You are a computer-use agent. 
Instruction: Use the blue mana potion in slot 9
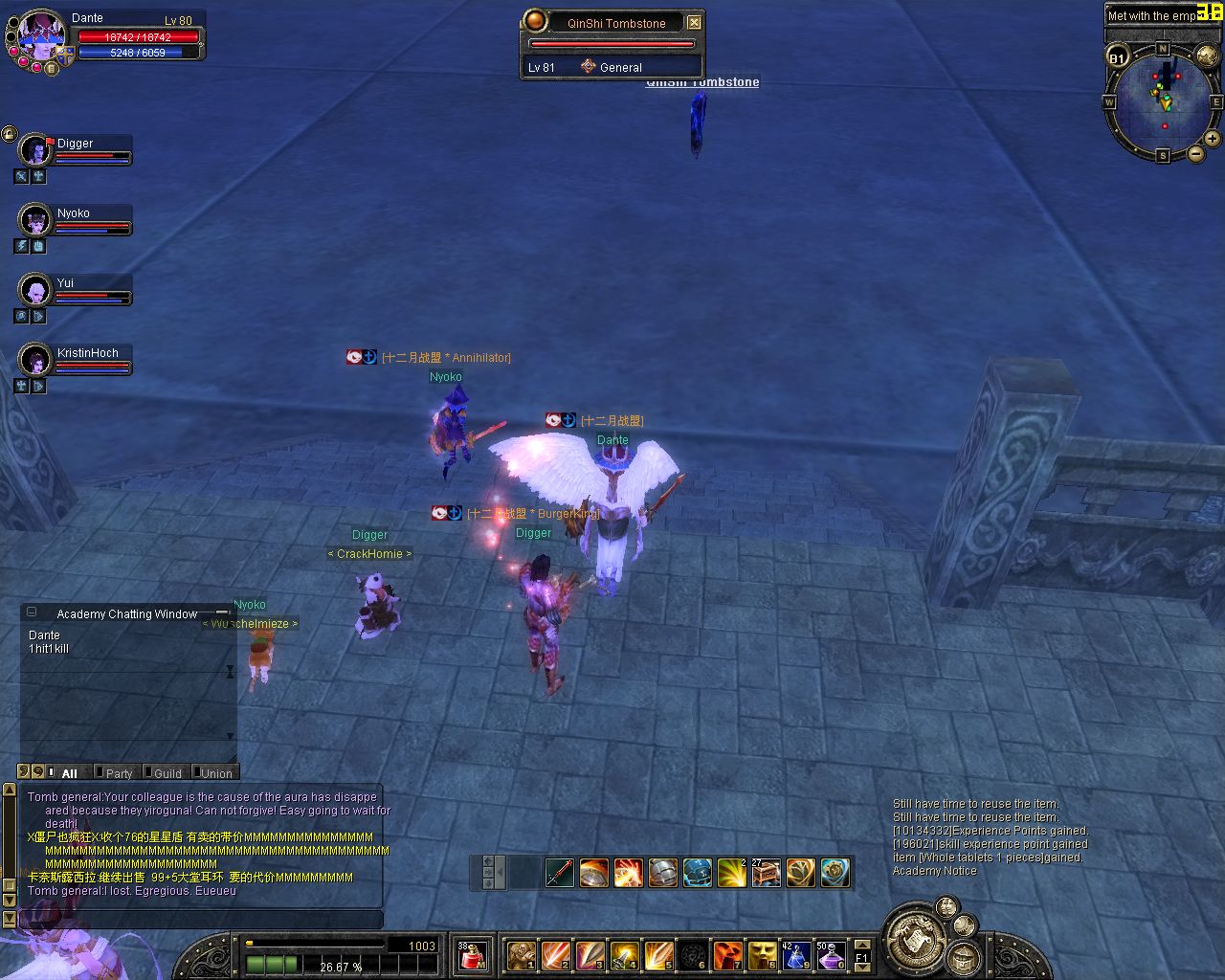pyautogui.click(x=797, y=954)
